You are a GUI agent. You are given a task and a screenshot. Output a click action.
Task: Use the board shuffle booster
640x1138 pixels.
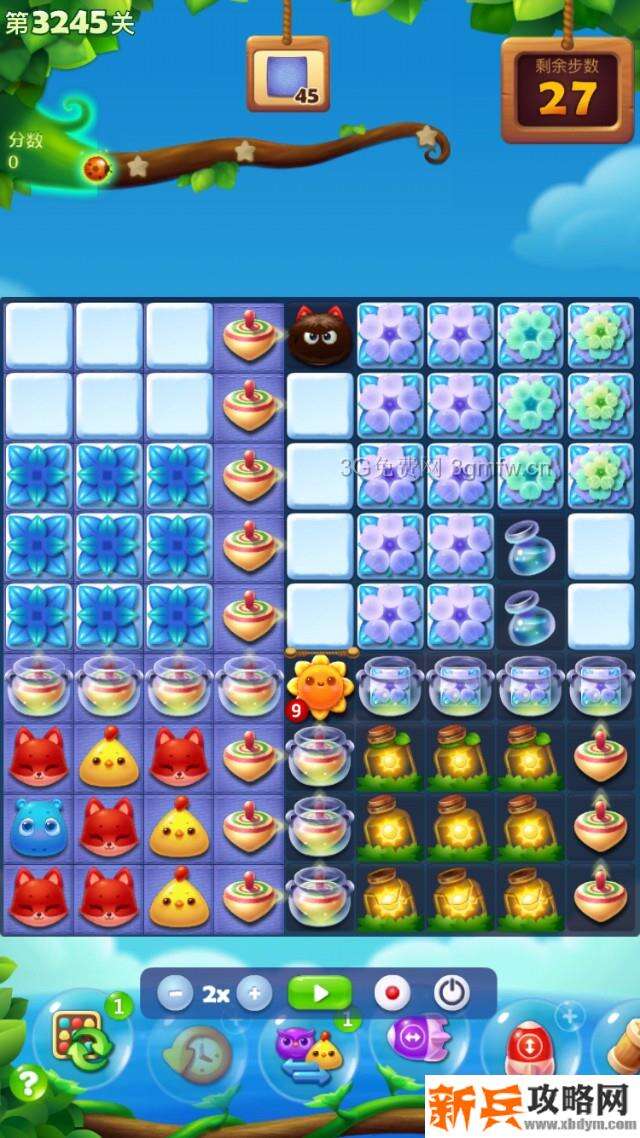pos(82,1041)
